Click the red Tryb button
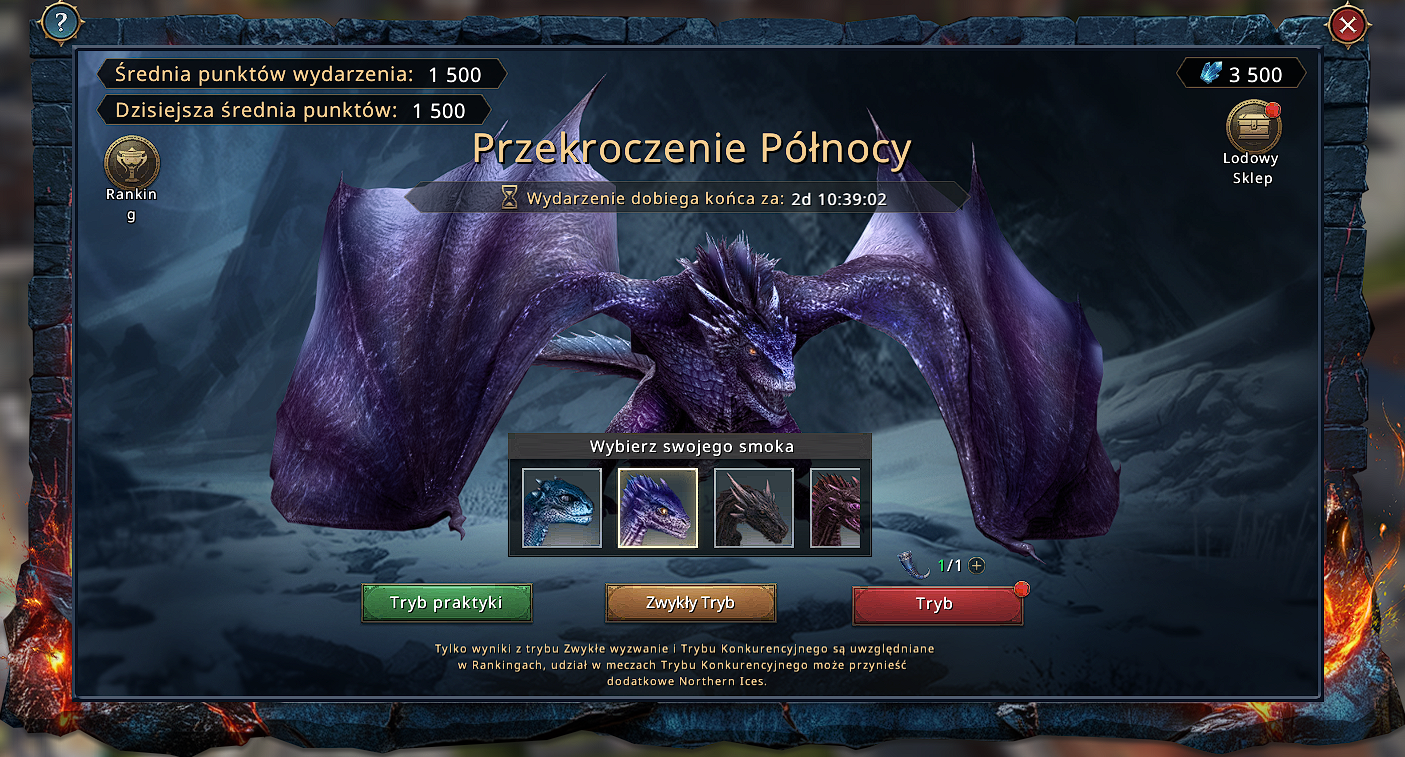 click(936, 604)
